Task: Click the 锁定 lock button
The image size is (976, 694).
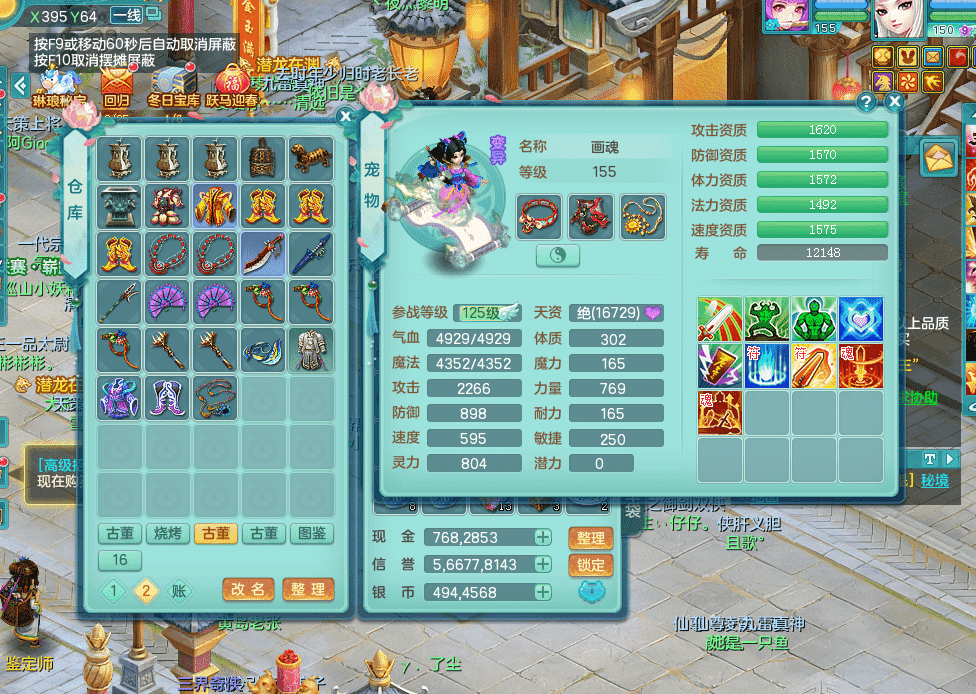Action: (x=590, y=565)
